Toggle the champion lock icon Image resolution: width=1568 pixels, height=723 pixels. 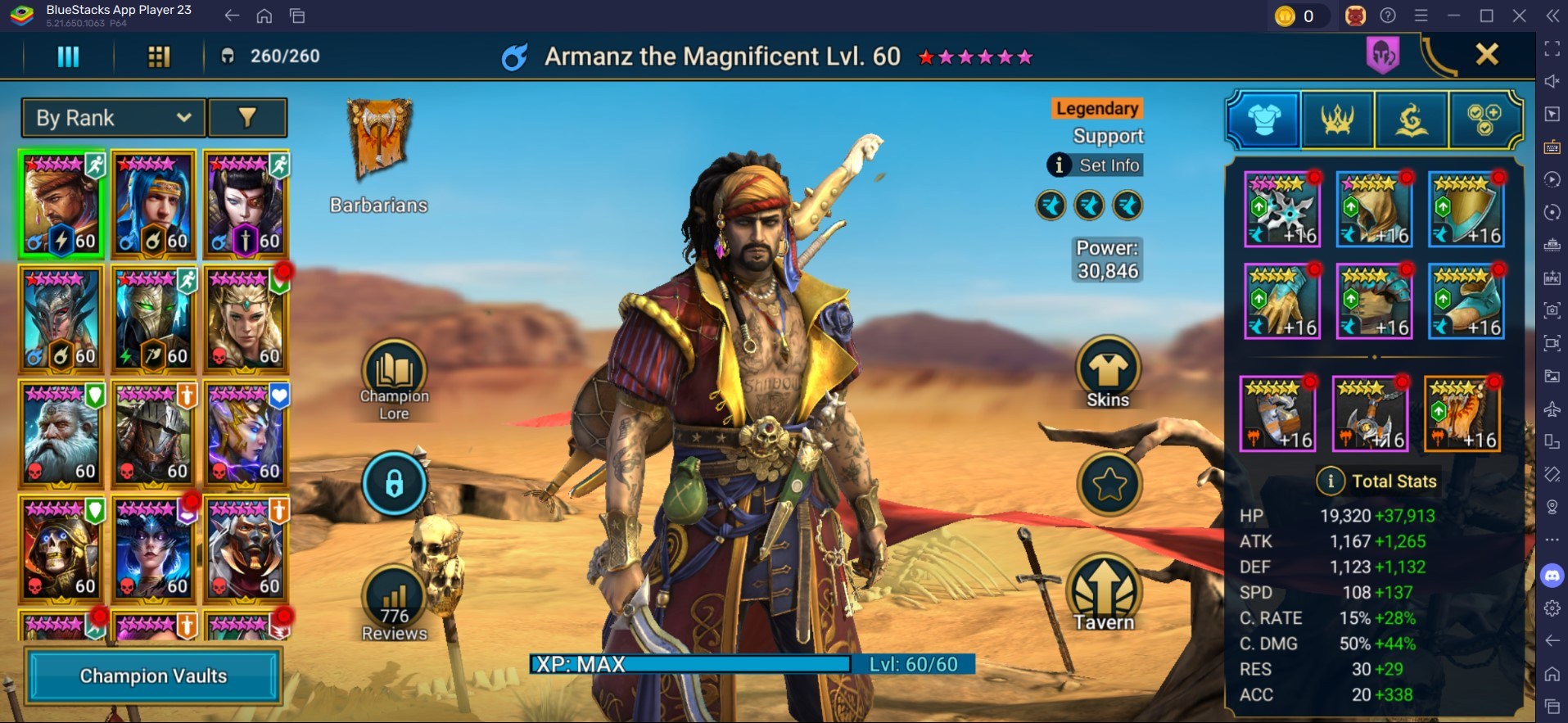tap(394, 484)
